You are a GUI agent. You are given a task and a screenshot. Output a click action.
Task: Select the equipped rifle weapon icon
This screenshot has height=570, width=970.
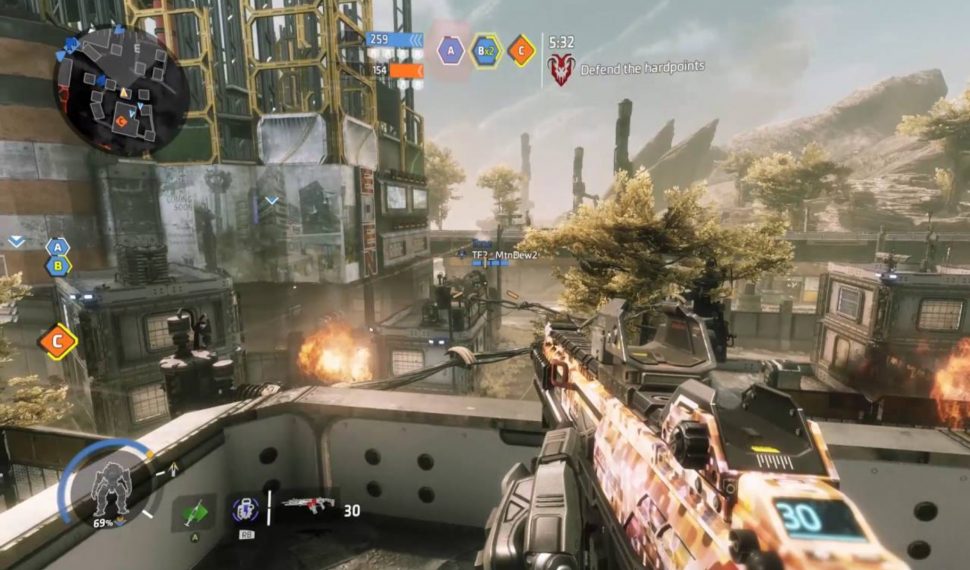click(309, 506)
